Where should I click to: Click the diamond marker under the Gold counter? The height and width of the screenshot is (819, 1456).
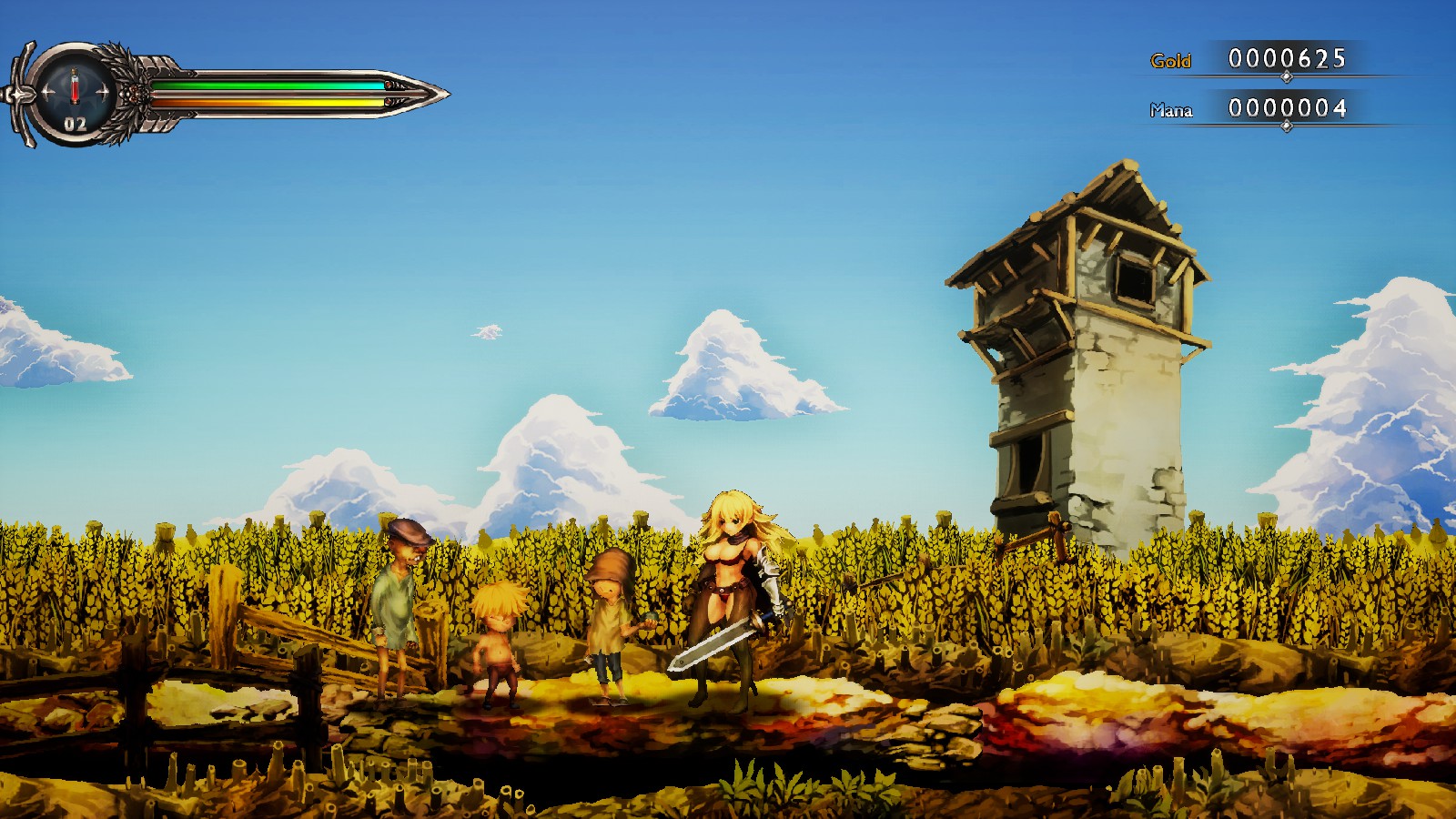point(1287,76)
